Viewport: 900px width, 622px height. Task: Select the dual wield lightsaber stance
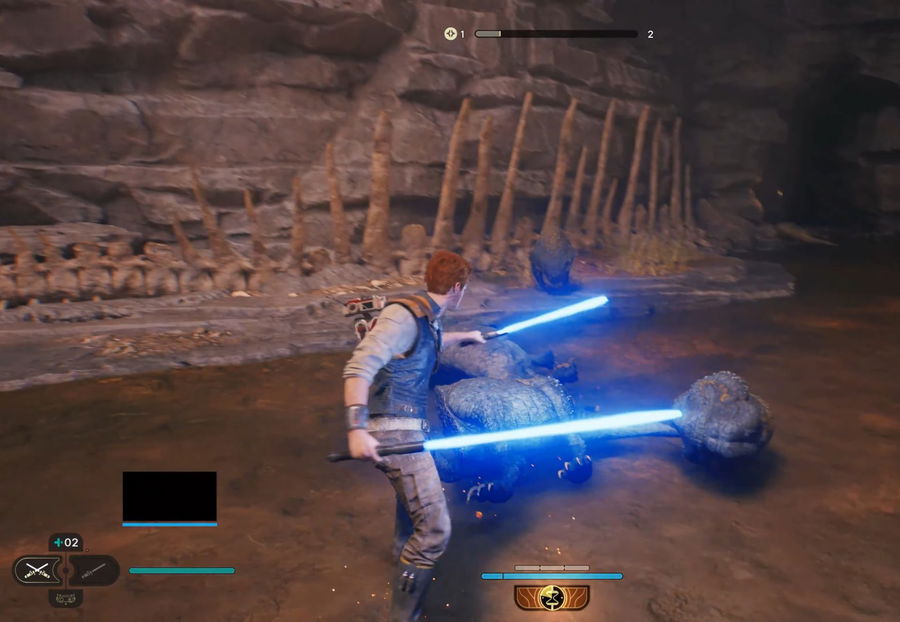(36, 571)
